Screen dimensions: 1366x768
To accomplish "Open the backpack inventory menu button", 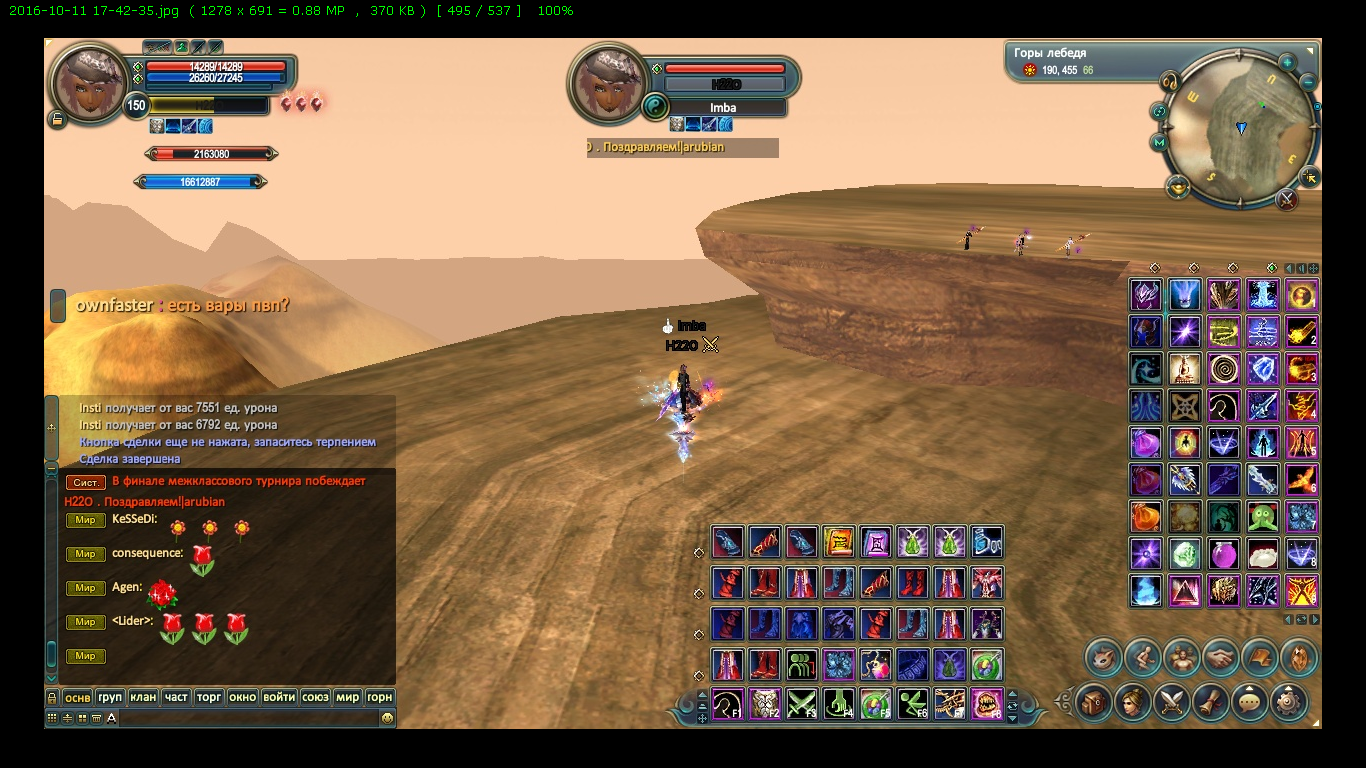I will click(x=1095, y=702).
